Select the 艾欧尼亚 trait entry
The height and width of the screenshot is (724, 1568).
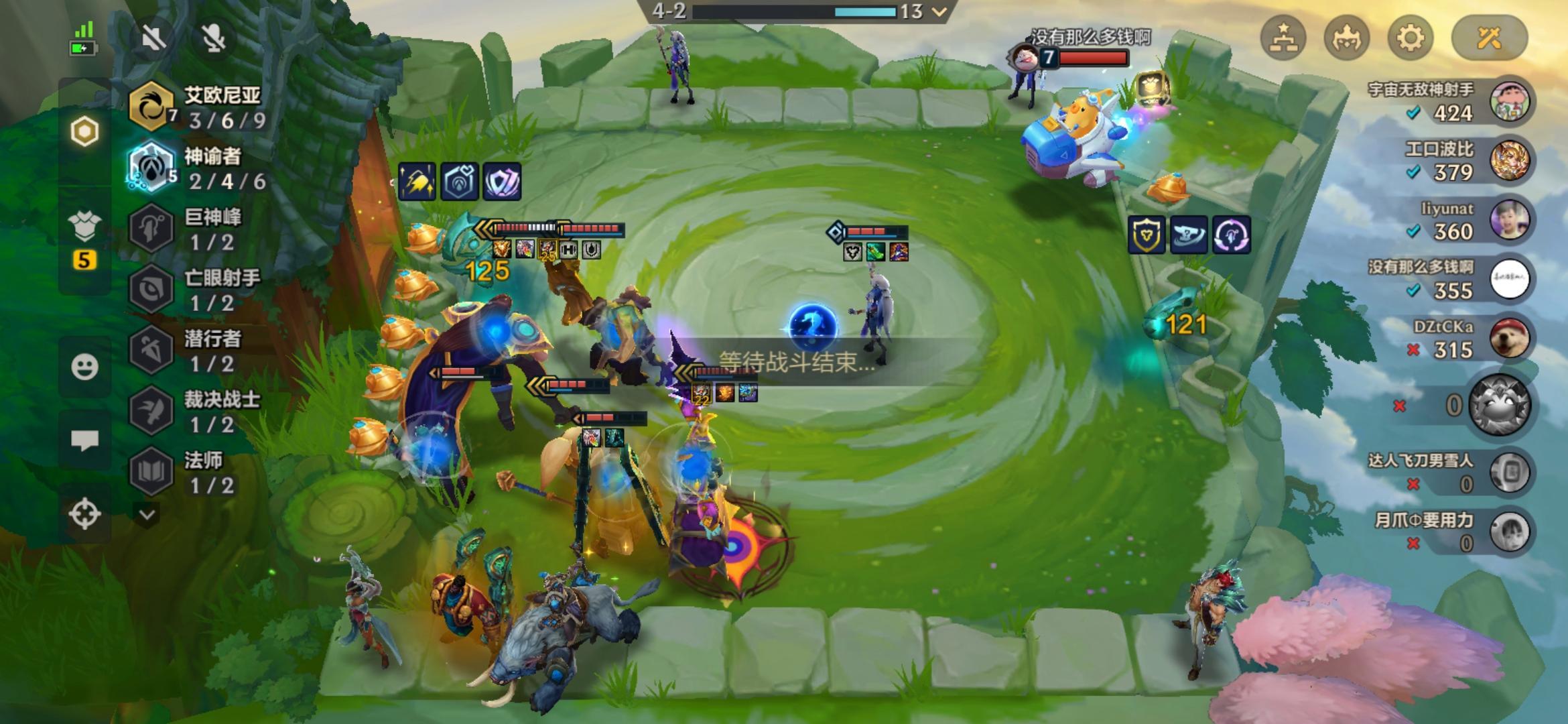coord(199,107)
